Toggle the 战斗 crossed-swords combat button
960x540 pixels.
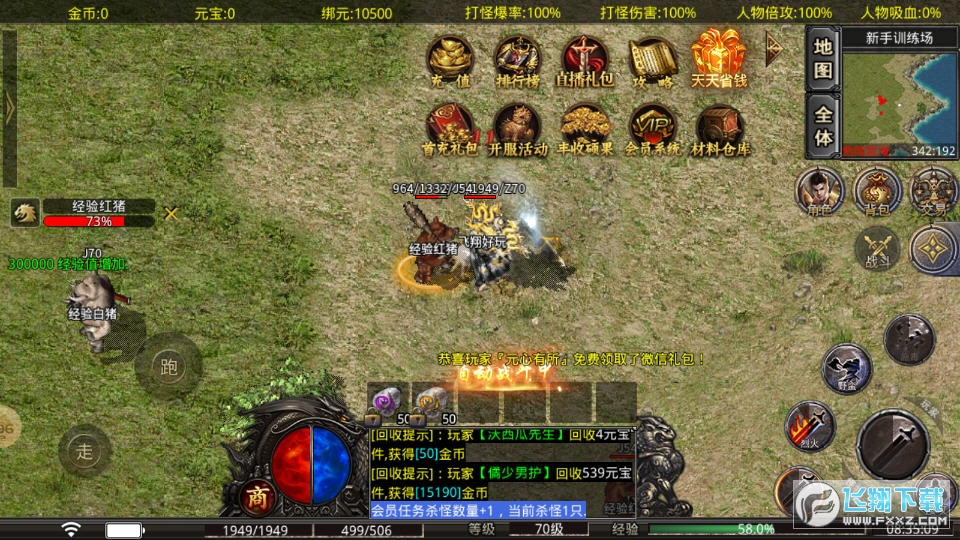point(877,246)
